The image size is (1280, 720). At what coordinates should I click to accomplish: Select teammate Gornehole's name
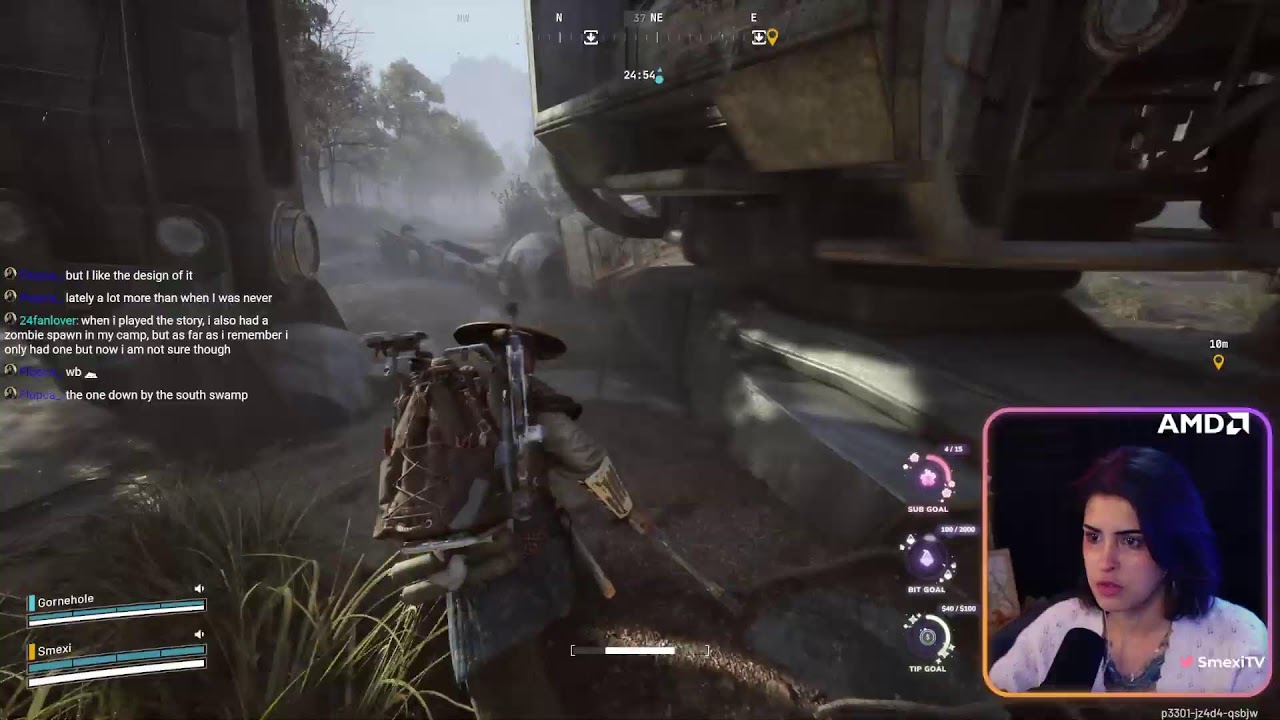66,601
